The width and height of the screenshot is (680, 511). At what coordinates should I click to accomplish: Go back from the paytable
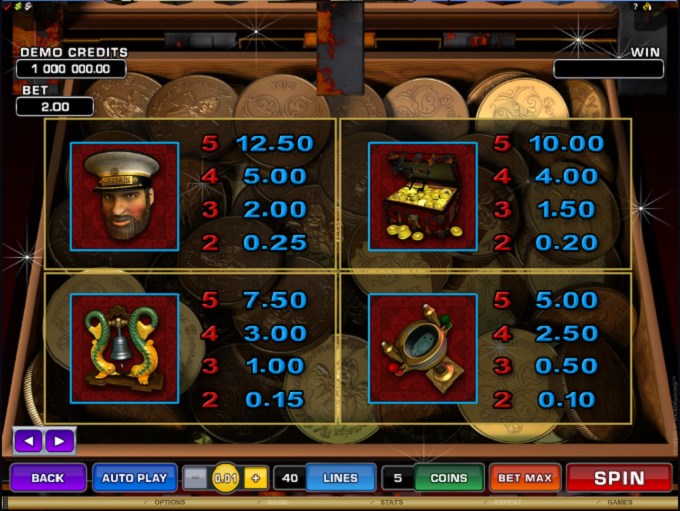tap(47, 478)
